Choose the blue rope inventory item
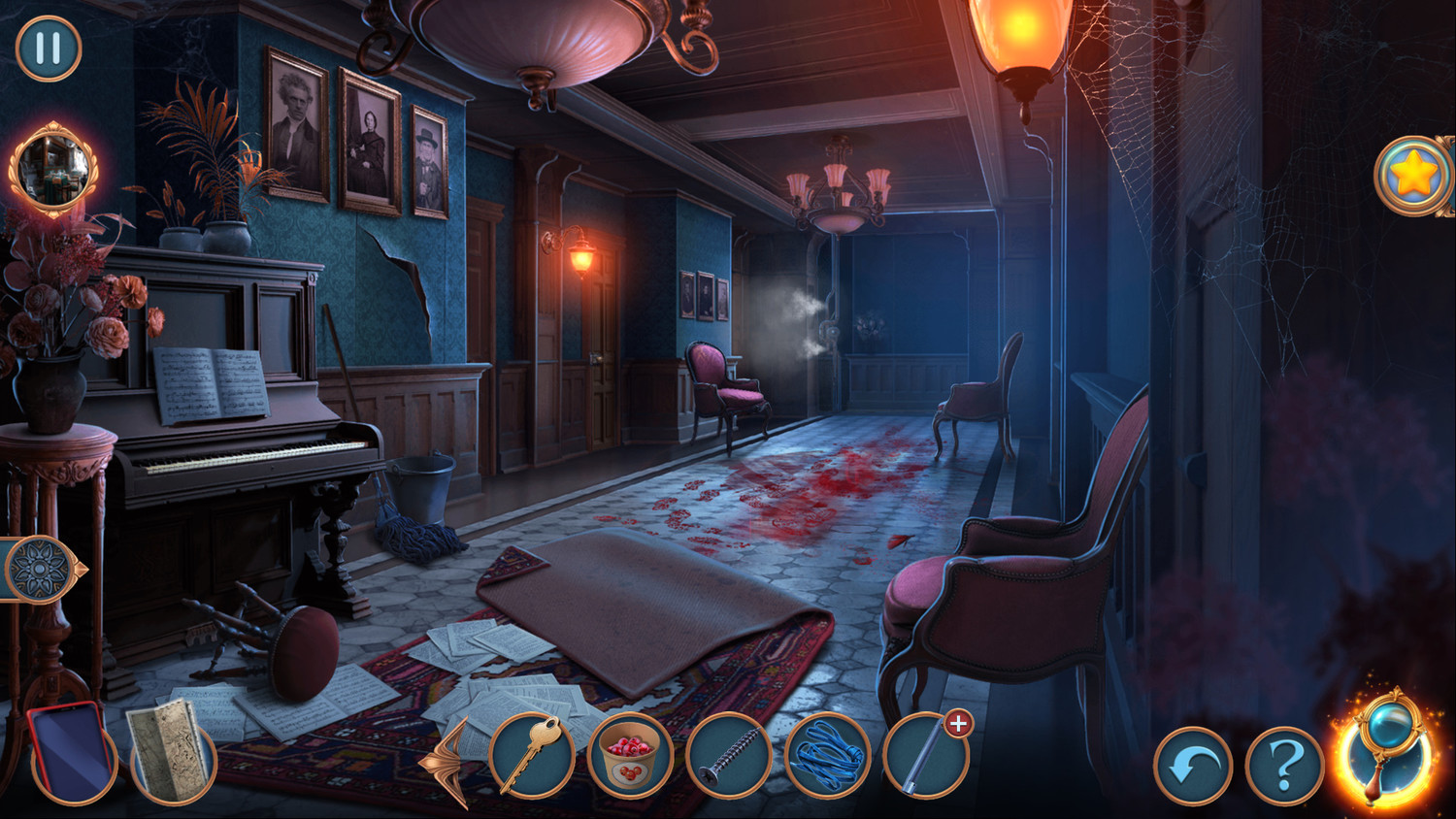 click(x=827, y=757)
